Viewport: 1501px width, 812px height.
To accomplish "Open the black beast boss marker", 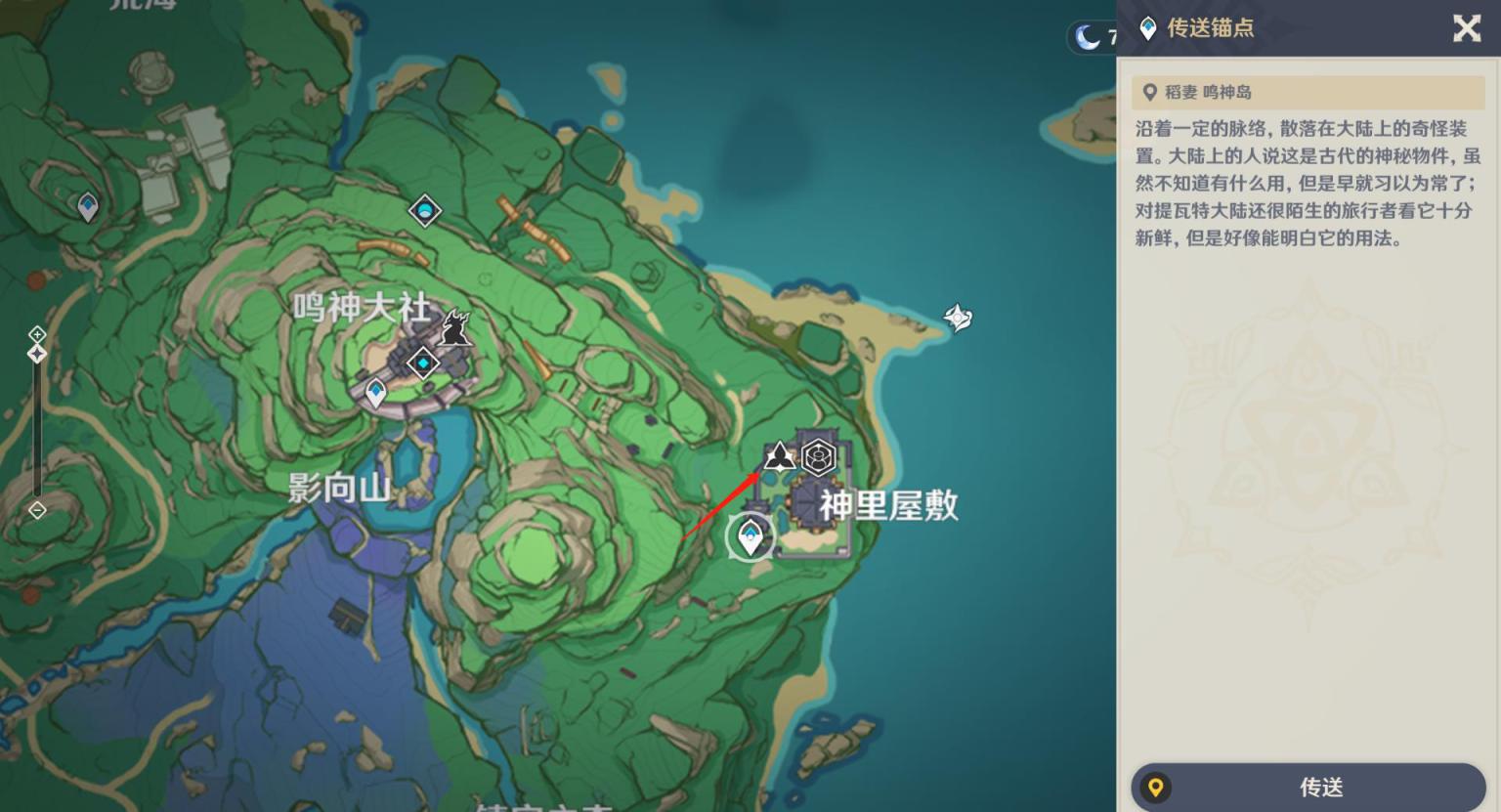I will pyautogui.click(x=454, y=327).
